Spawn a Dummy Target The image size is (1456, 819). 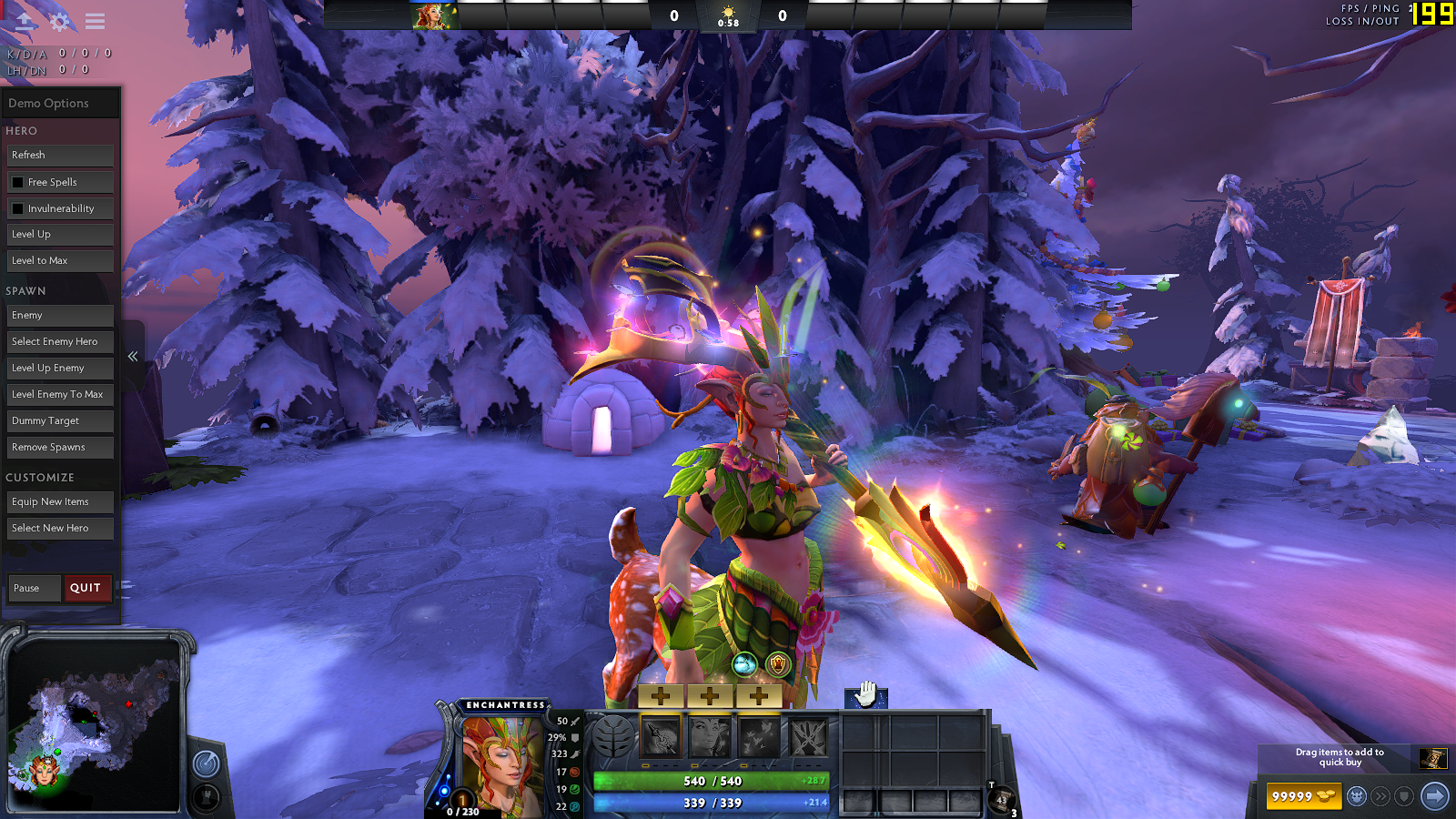click(60, 421)
